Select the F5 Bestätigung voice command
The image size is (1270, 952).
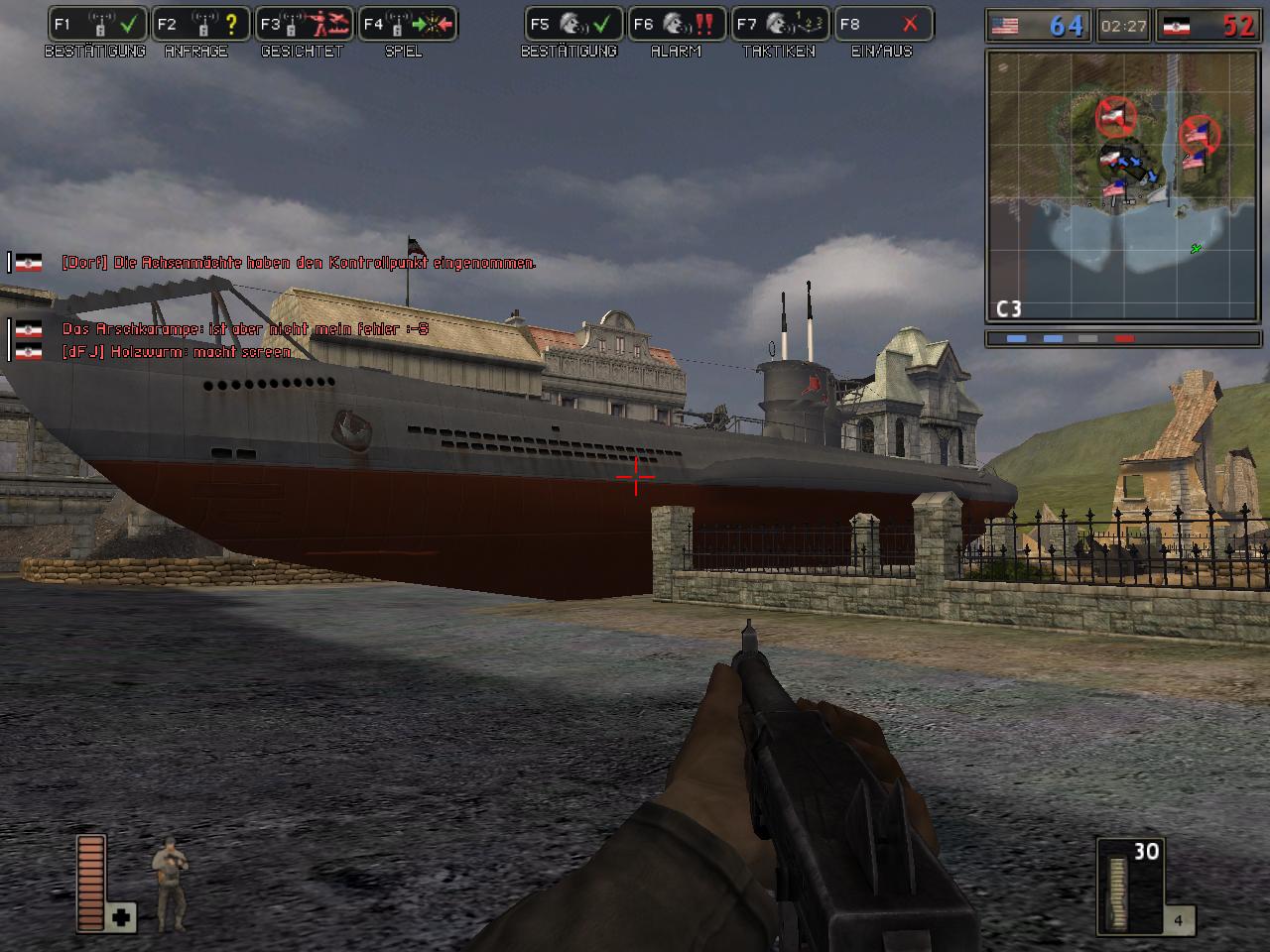point(573,25)
